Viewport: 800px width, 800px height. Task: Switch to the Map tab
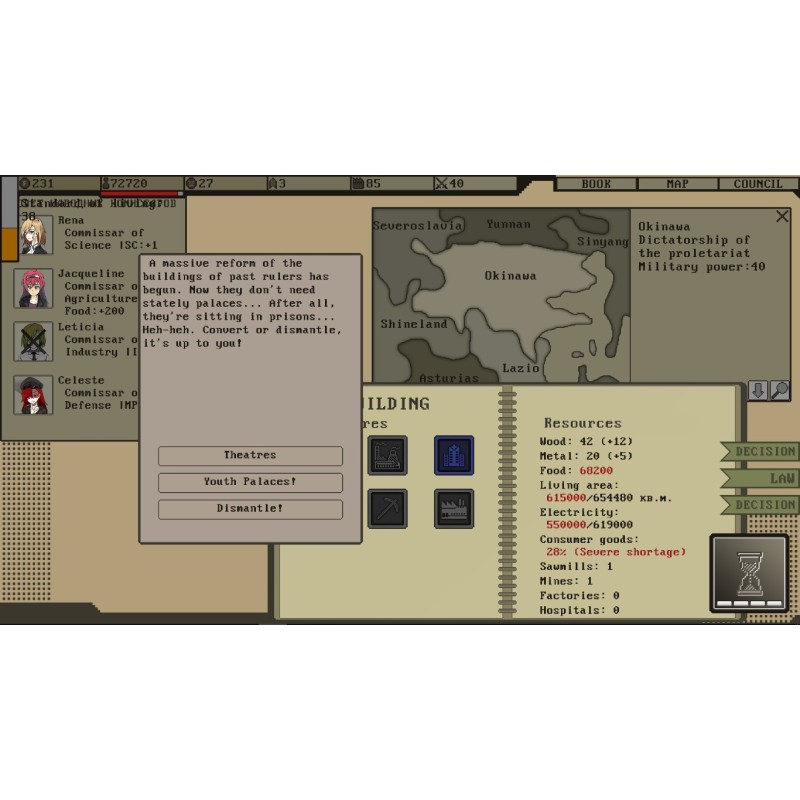click(x=678, y=184)
